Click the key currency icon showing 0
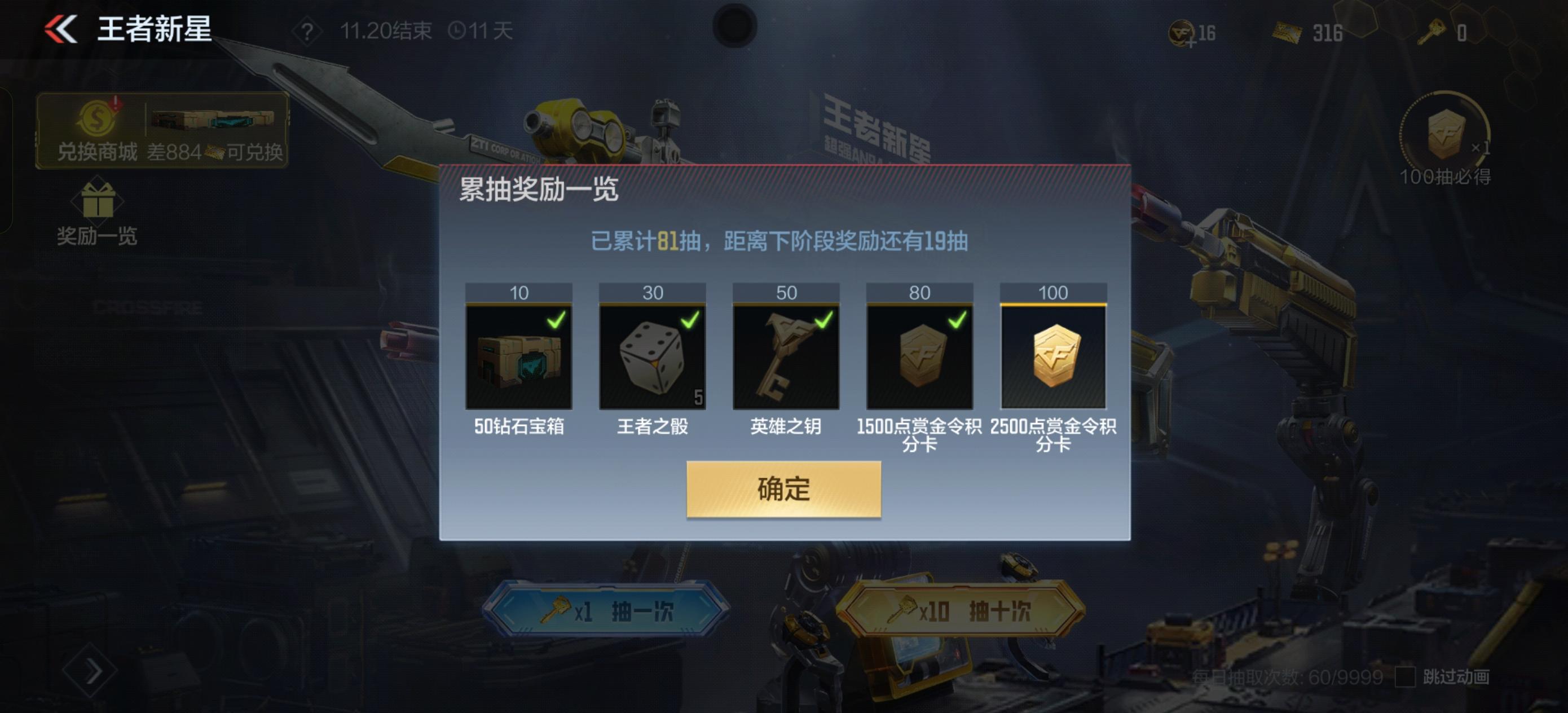Image resolution: width=1568 pixels, height=713 pixels. coord(1437,33)
